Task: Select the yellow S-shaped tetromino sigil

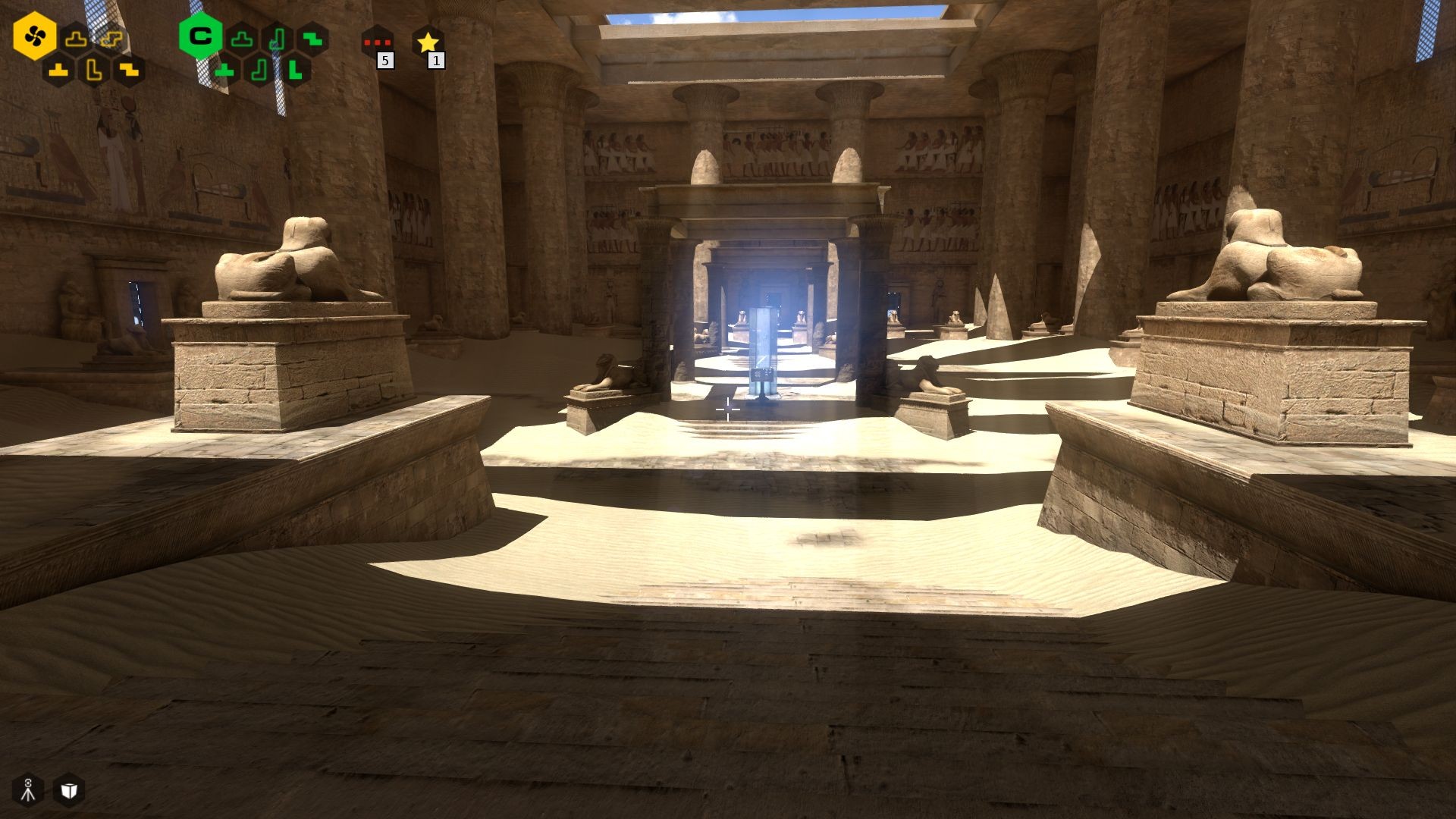Action: click(x=110, y=39)
